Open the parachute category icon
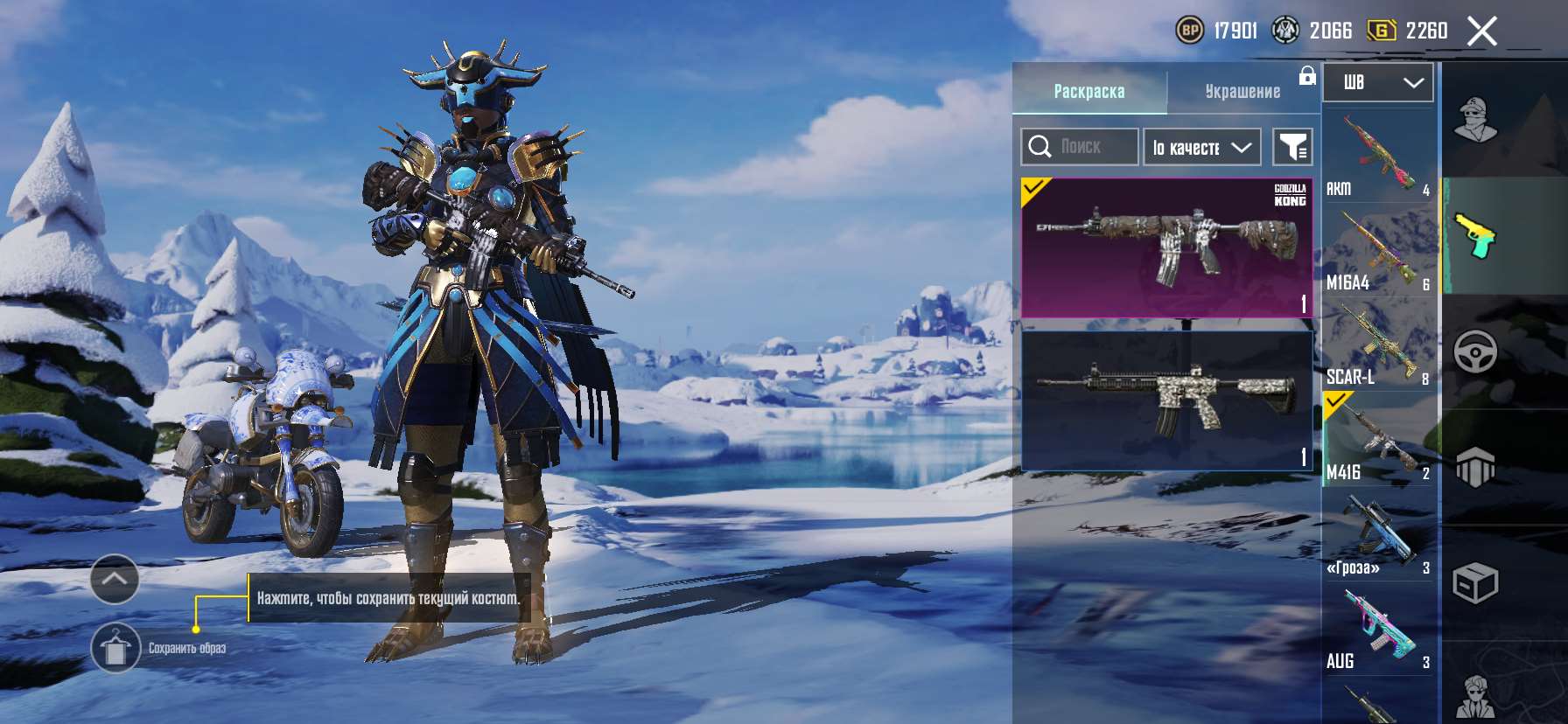Screen dimensions: 1568x724 point(1475,467)
